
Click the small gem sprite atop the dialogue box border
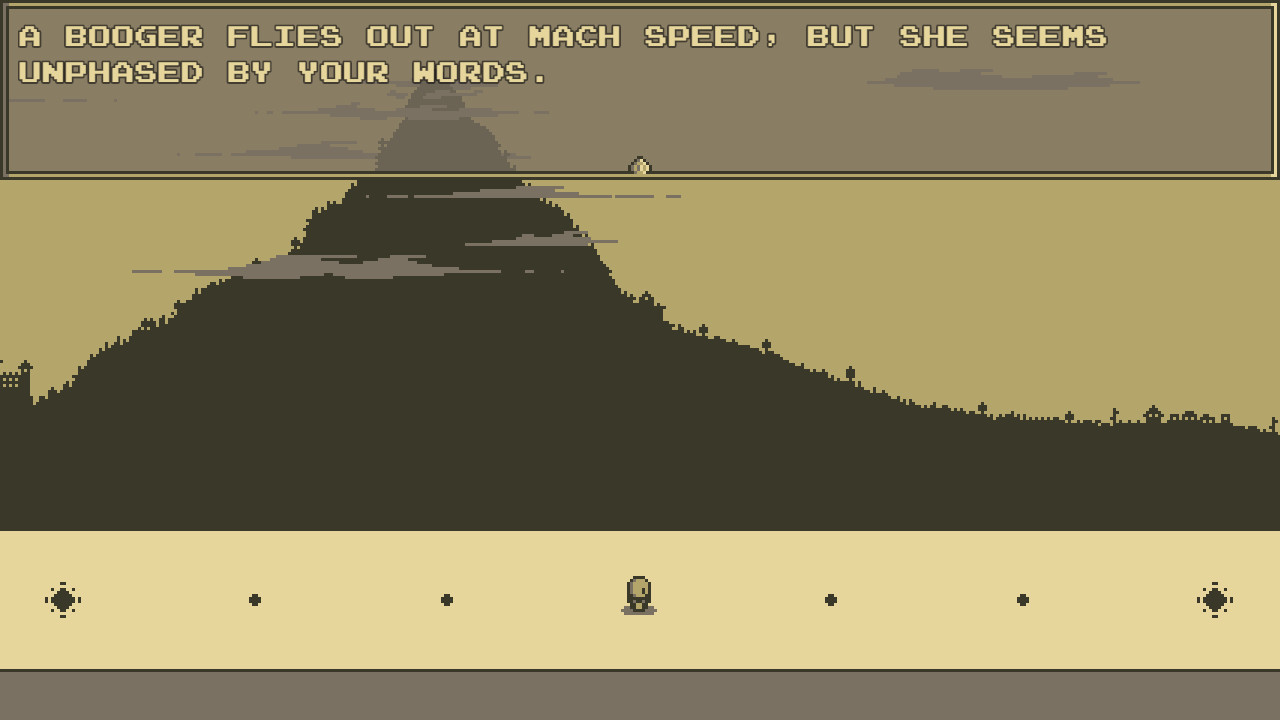point(640,166)
